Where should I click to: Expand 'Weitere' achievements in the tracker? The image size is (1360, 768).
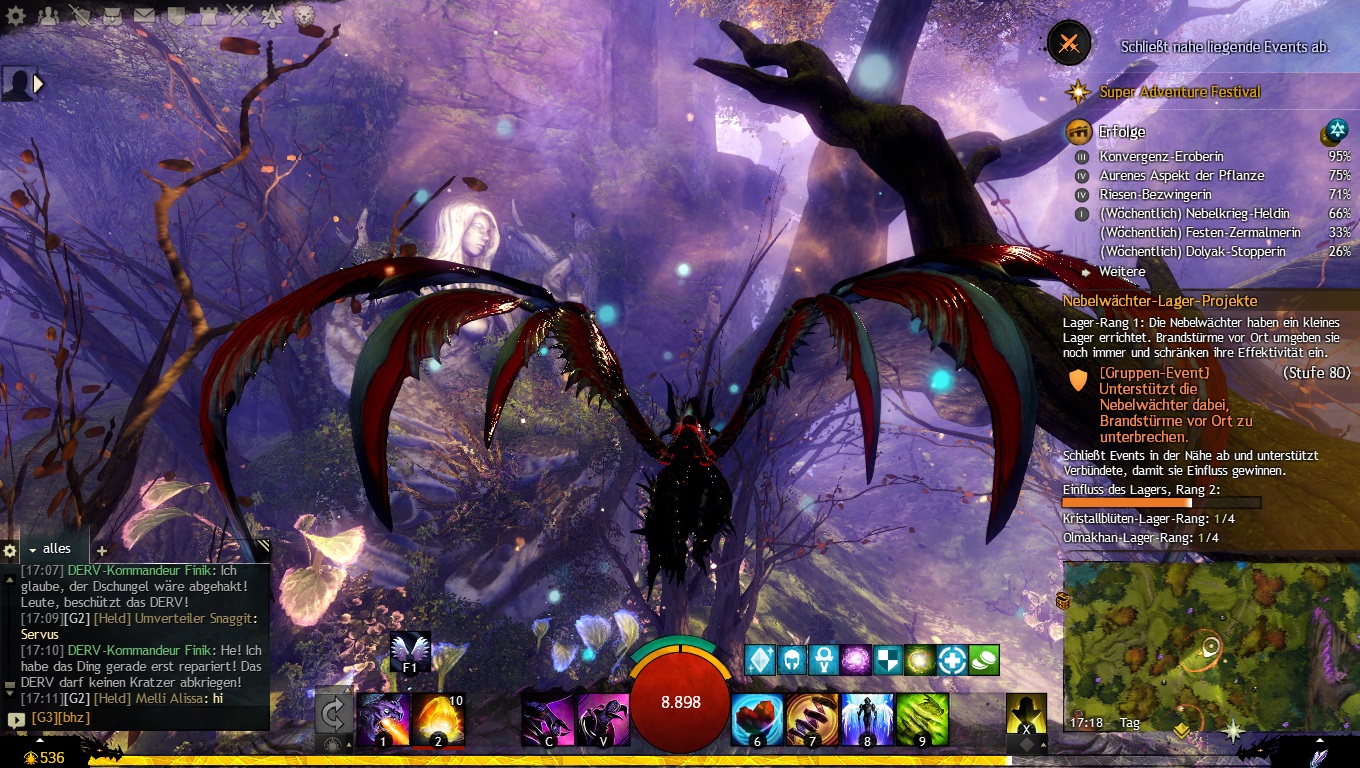[x=1121, y=271]
